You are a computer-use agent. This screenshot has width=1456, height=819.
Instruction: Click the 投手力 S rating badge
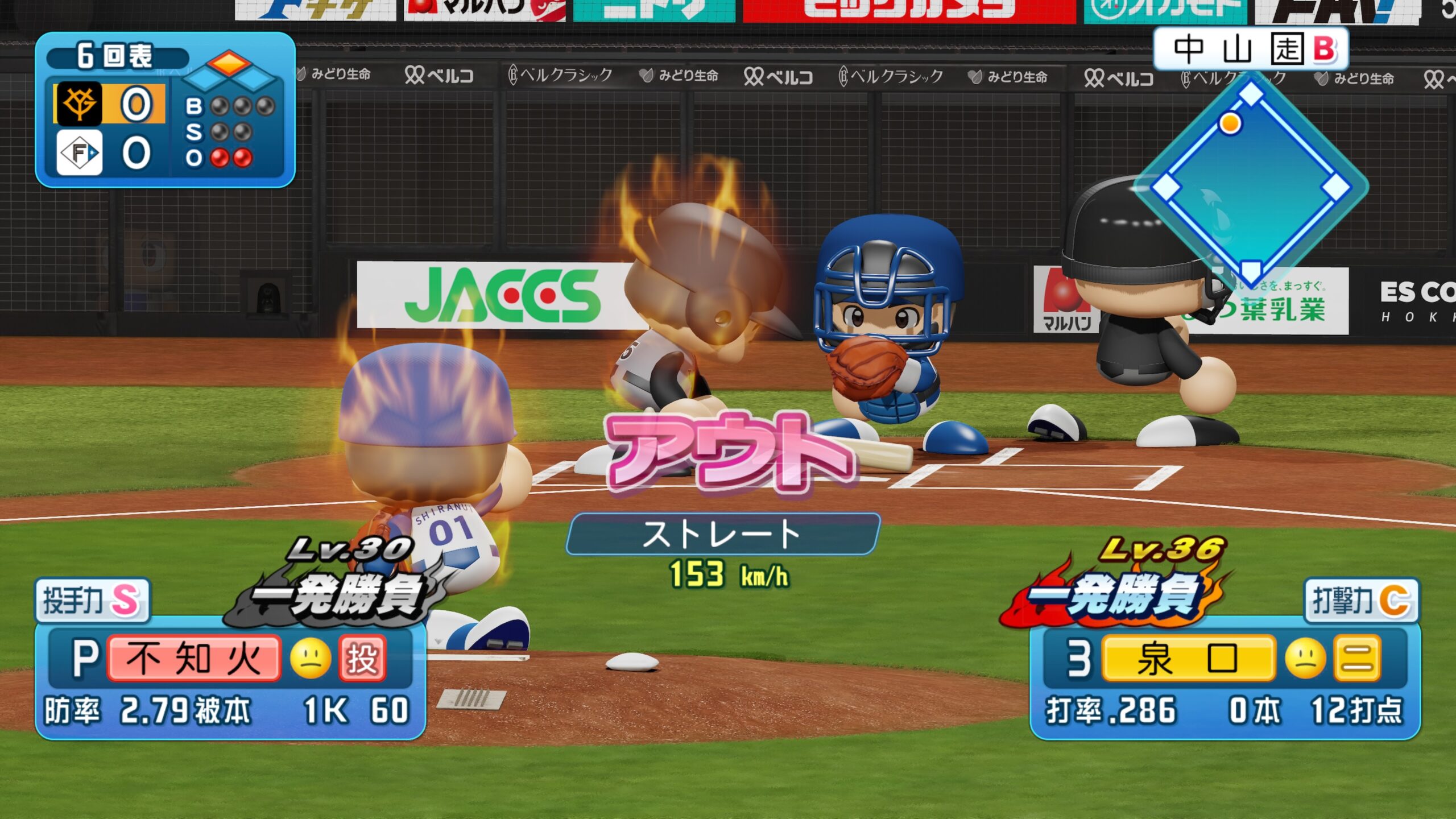[x=92, y=599]
